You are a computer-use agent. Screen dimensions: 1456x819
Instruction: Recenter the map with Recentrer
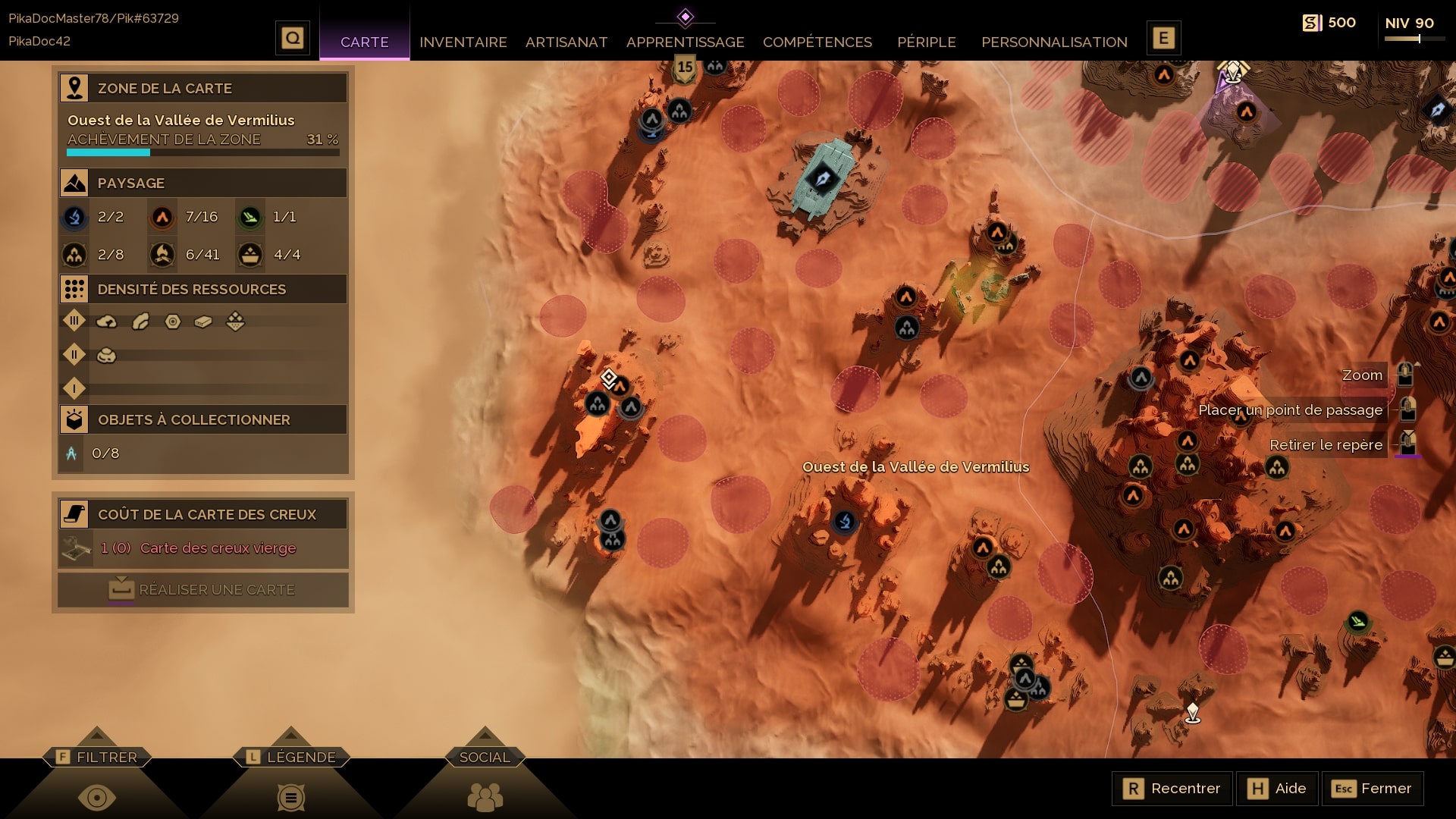1172,789
